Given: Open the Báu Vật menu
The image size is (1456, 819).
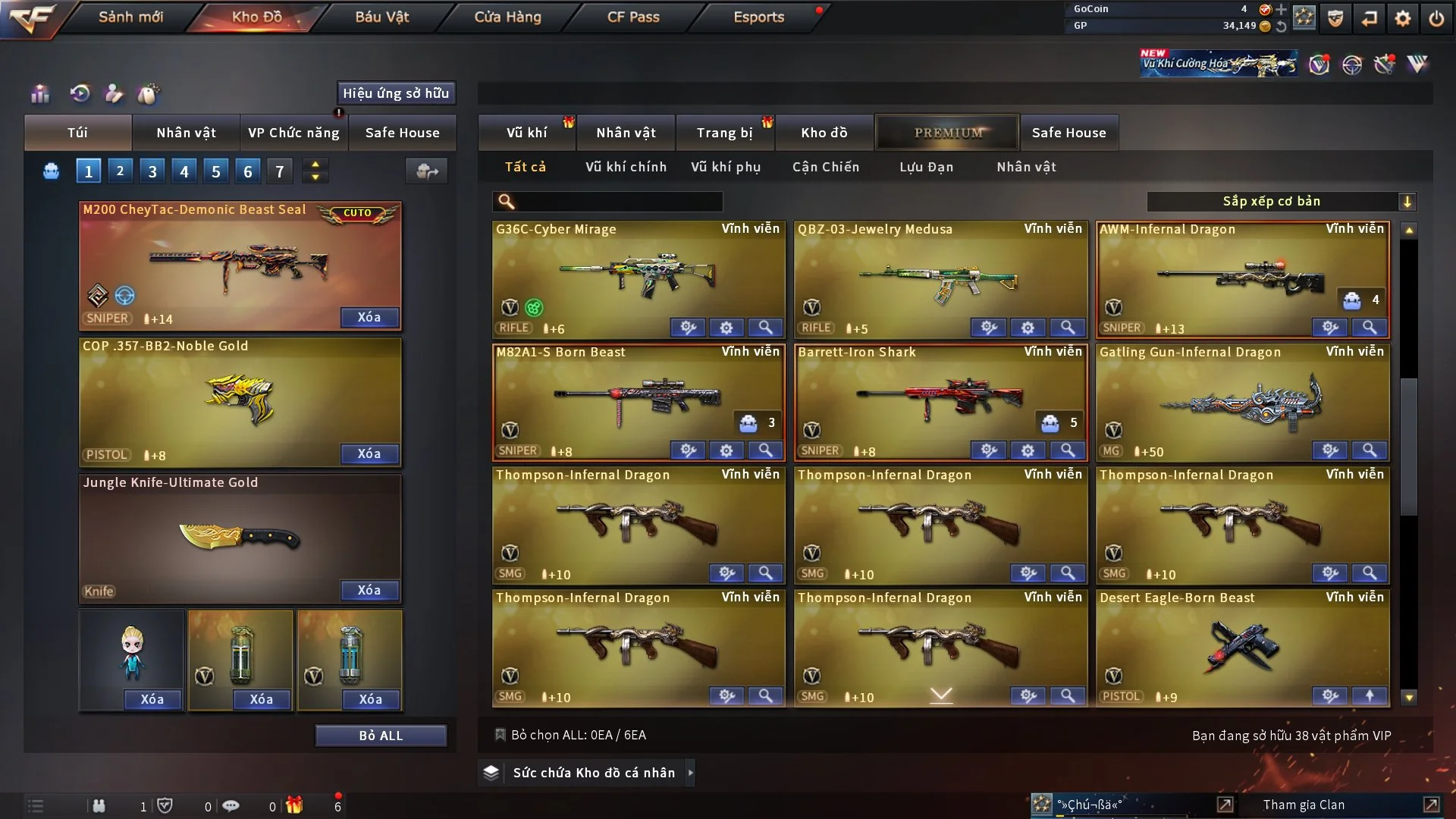Looking at the screenshot, I should [381, 17].
